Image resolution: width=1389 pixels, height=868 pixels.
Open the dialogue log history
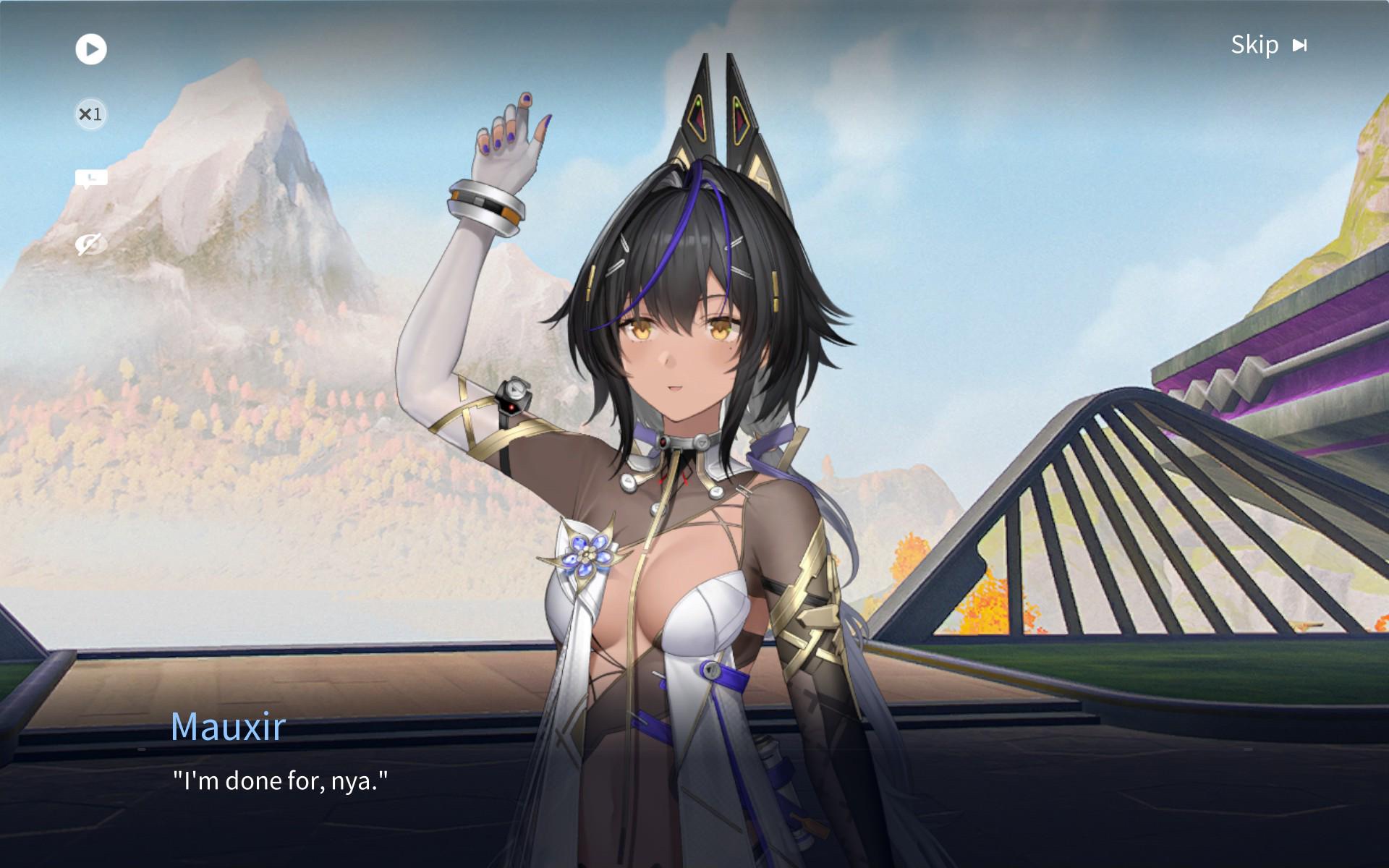(x=91, y=179)
